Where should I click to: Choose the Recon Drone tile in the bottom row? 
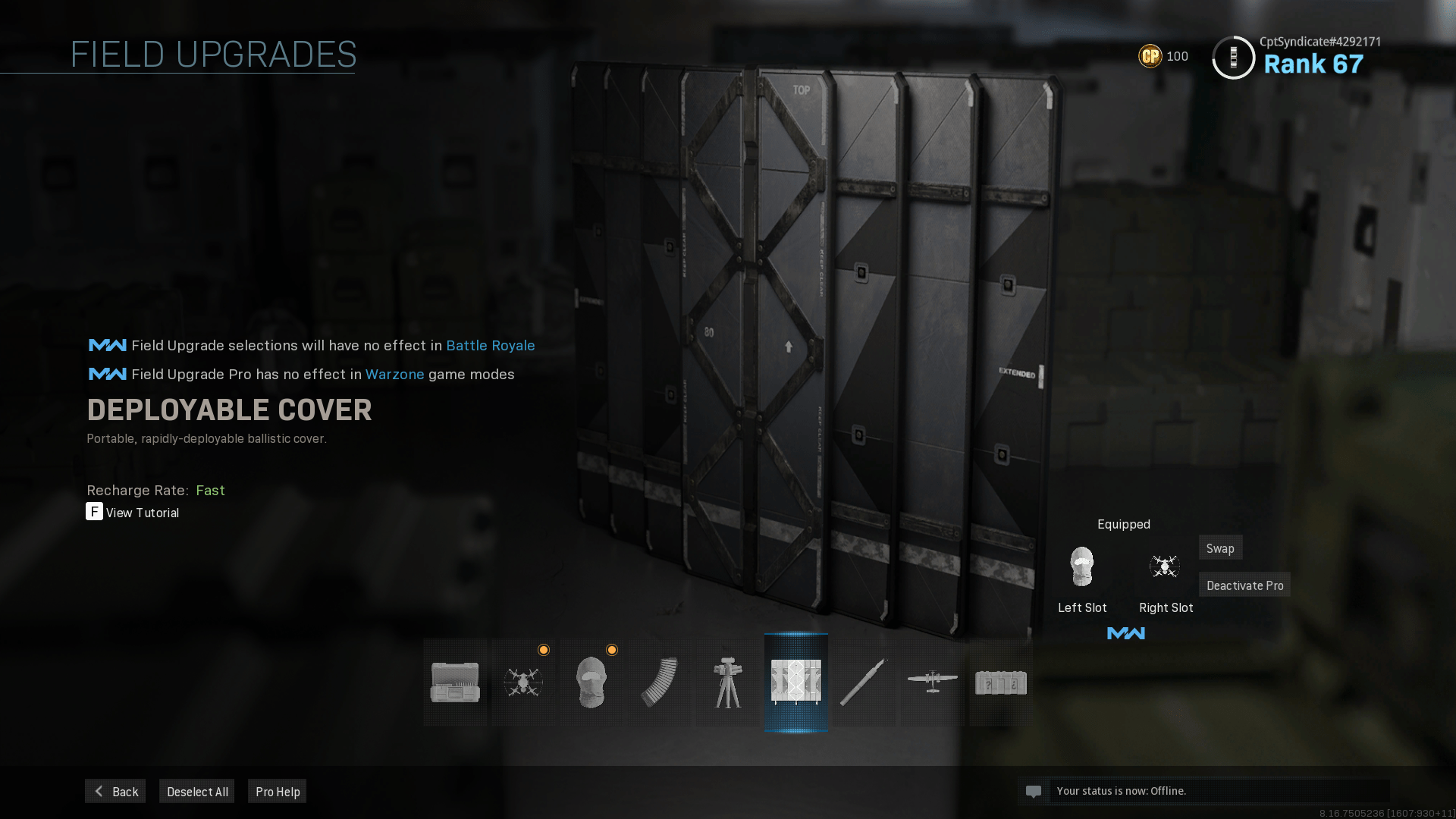523,682
